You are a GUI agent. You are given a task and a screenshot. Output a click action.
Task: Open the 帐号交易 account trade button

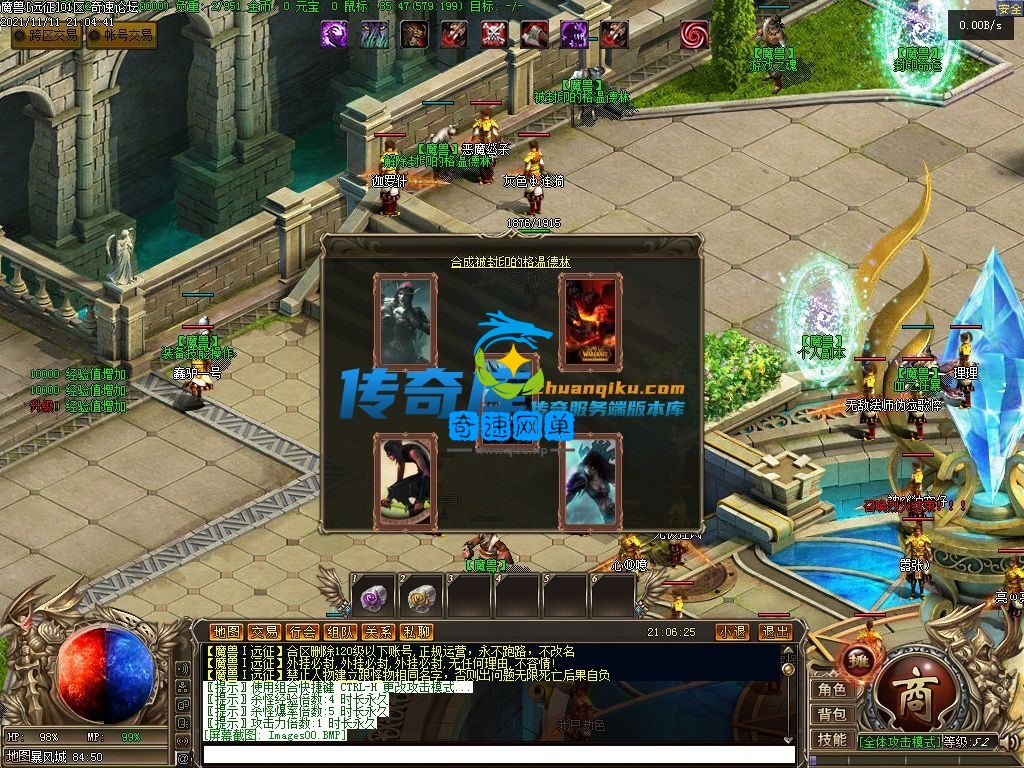121,35
